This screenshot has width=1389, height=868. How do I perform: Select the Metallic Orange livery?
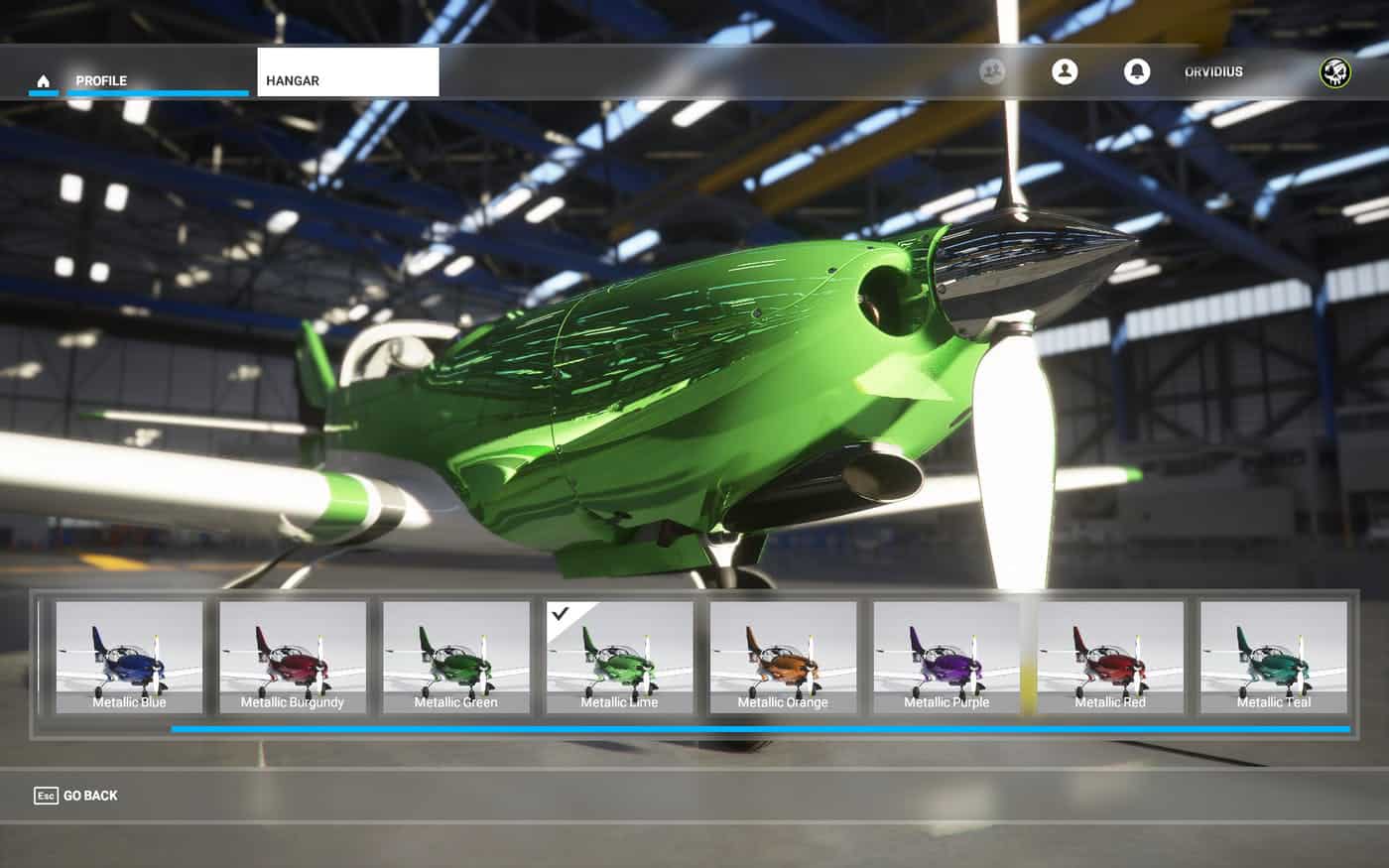tap(783, 657)
